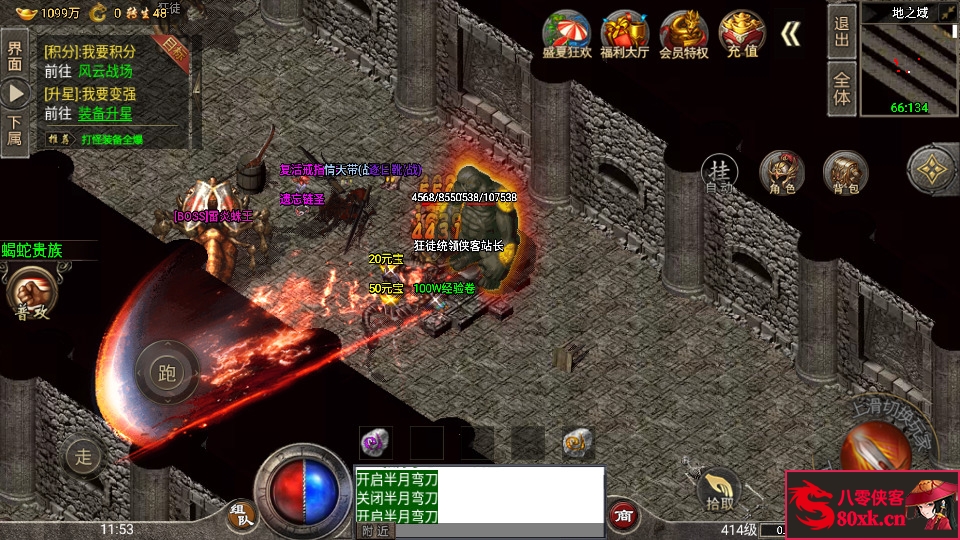Open the 角色 character sheet

point(782,173)
